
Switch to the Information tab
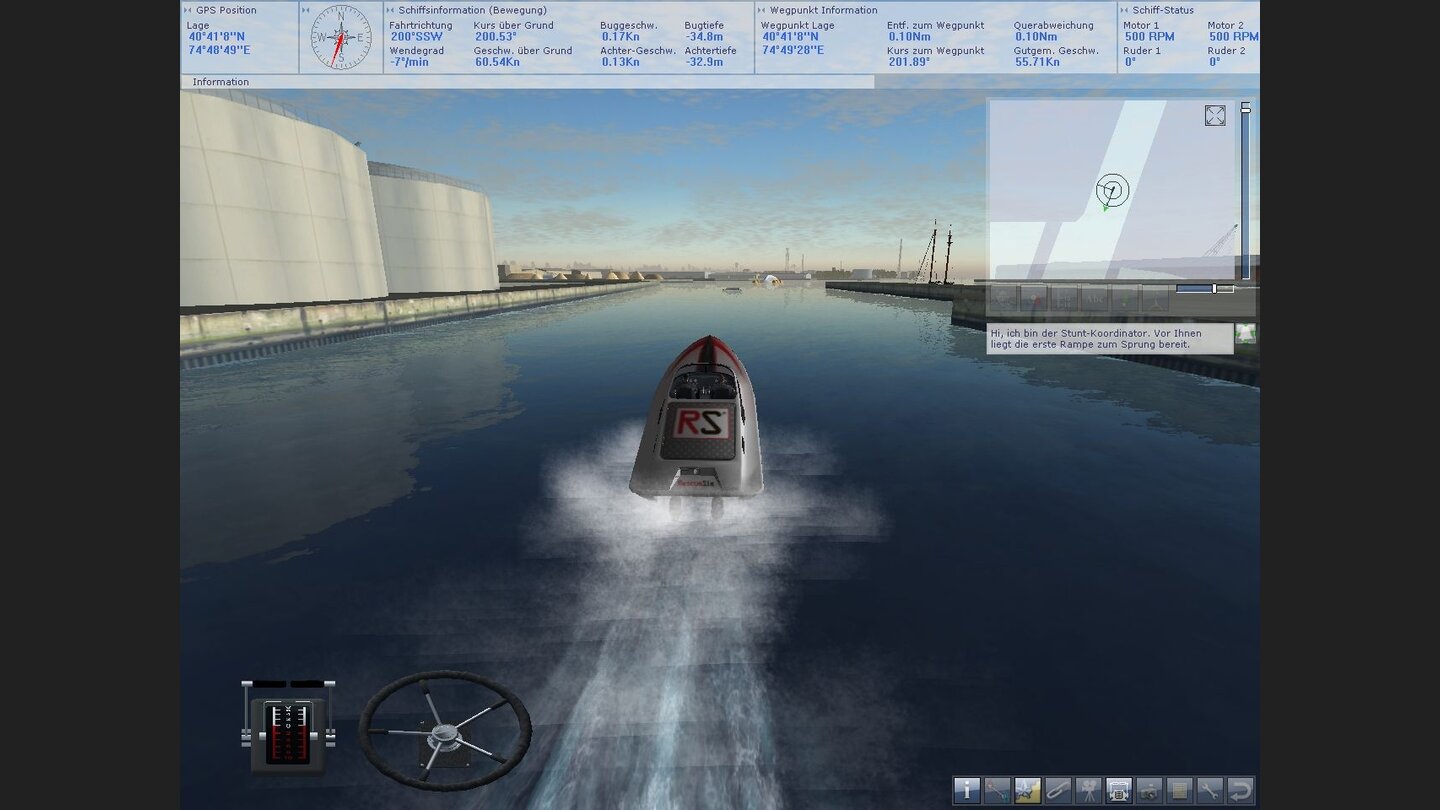pos(220,81)
